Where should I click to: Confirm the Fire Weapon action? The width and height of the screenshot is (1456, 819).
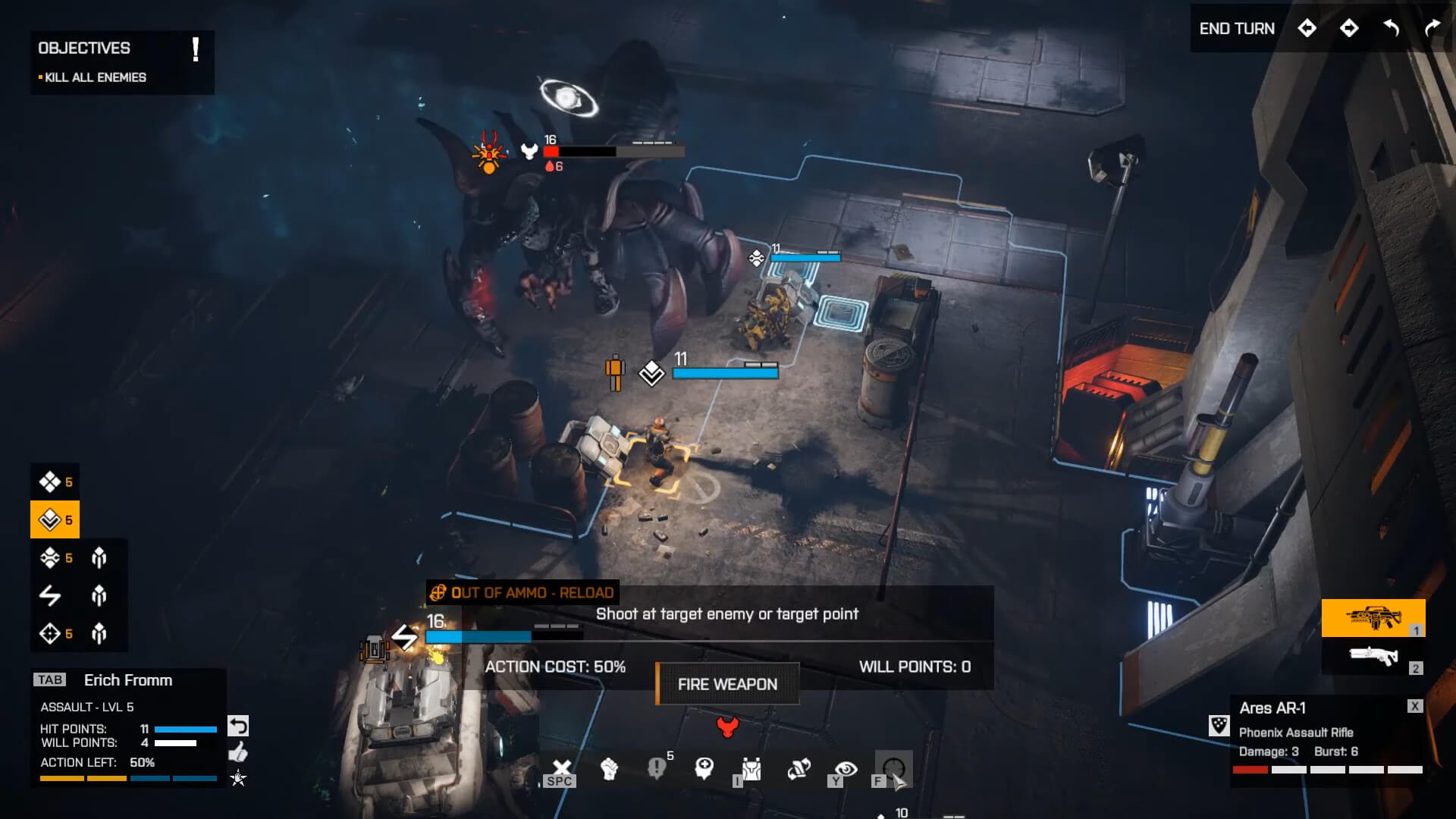tap(727, 684)
